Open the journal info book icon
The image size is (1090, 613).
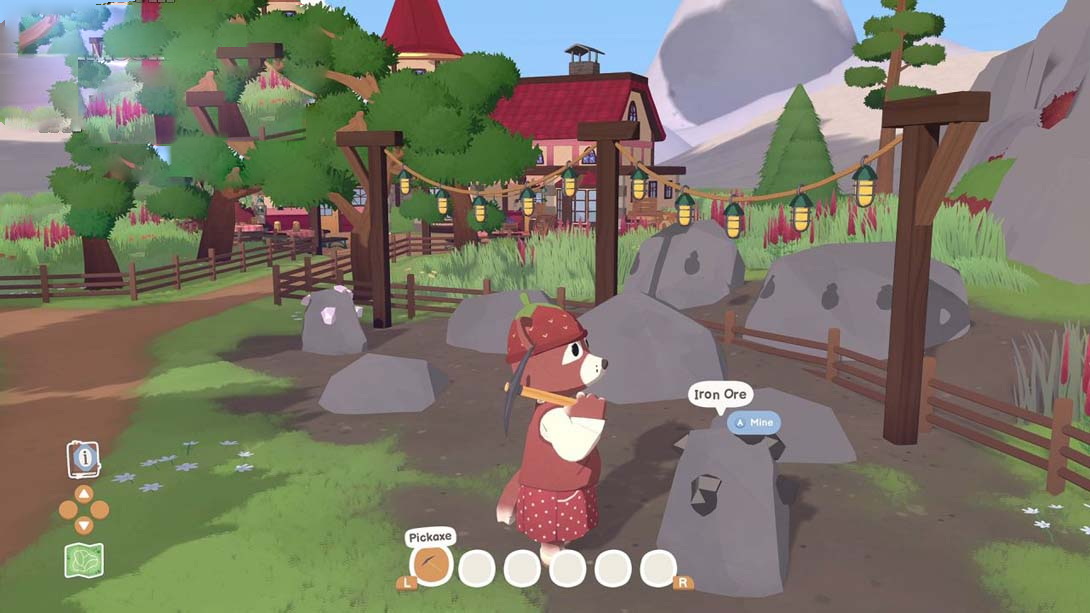83,459
